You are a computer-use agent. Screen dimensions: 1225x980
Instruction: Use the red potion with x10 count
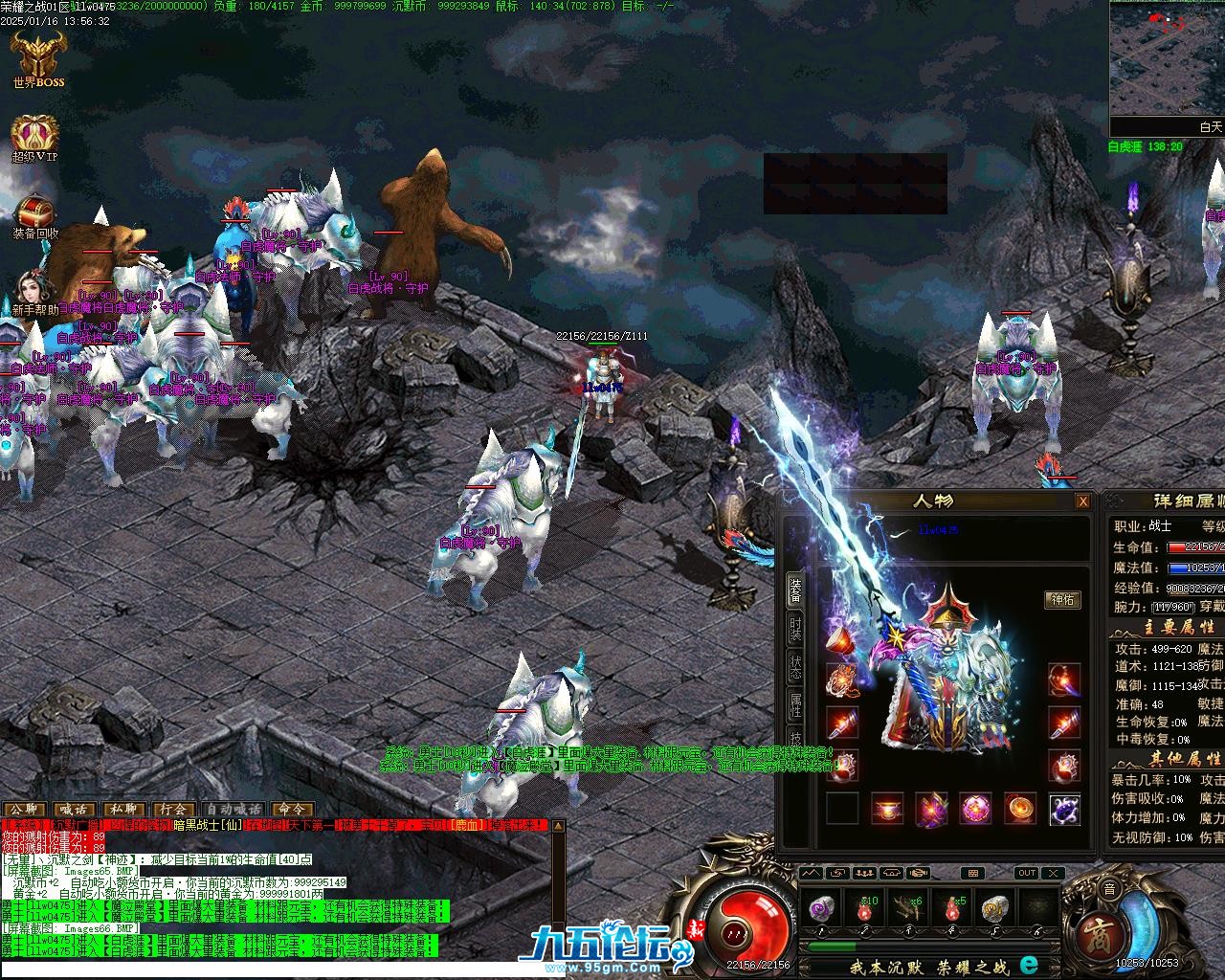click(x=865, y=907)
